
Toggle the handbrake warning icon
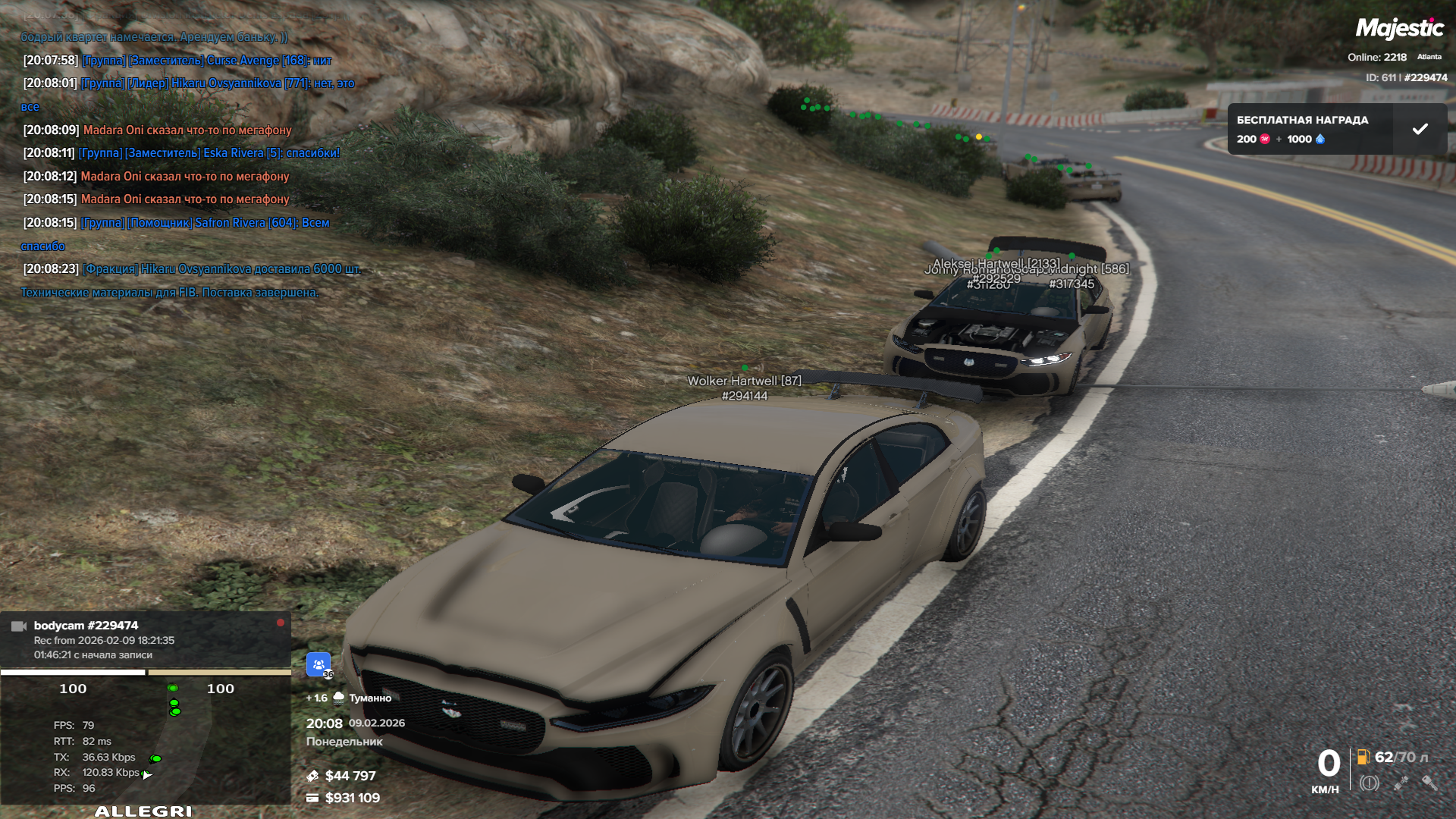coord(1369,783)
